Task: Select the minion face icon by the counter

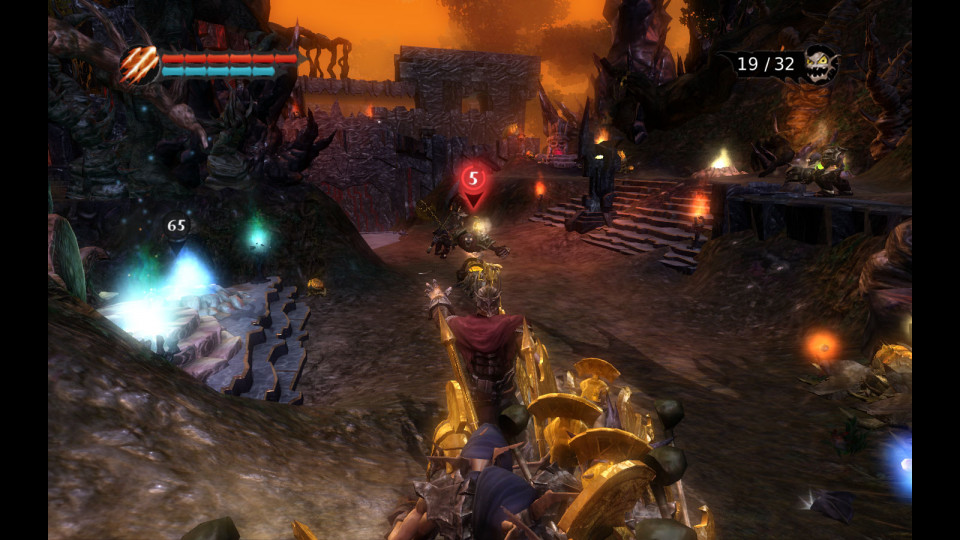Action: coord(819,64)
